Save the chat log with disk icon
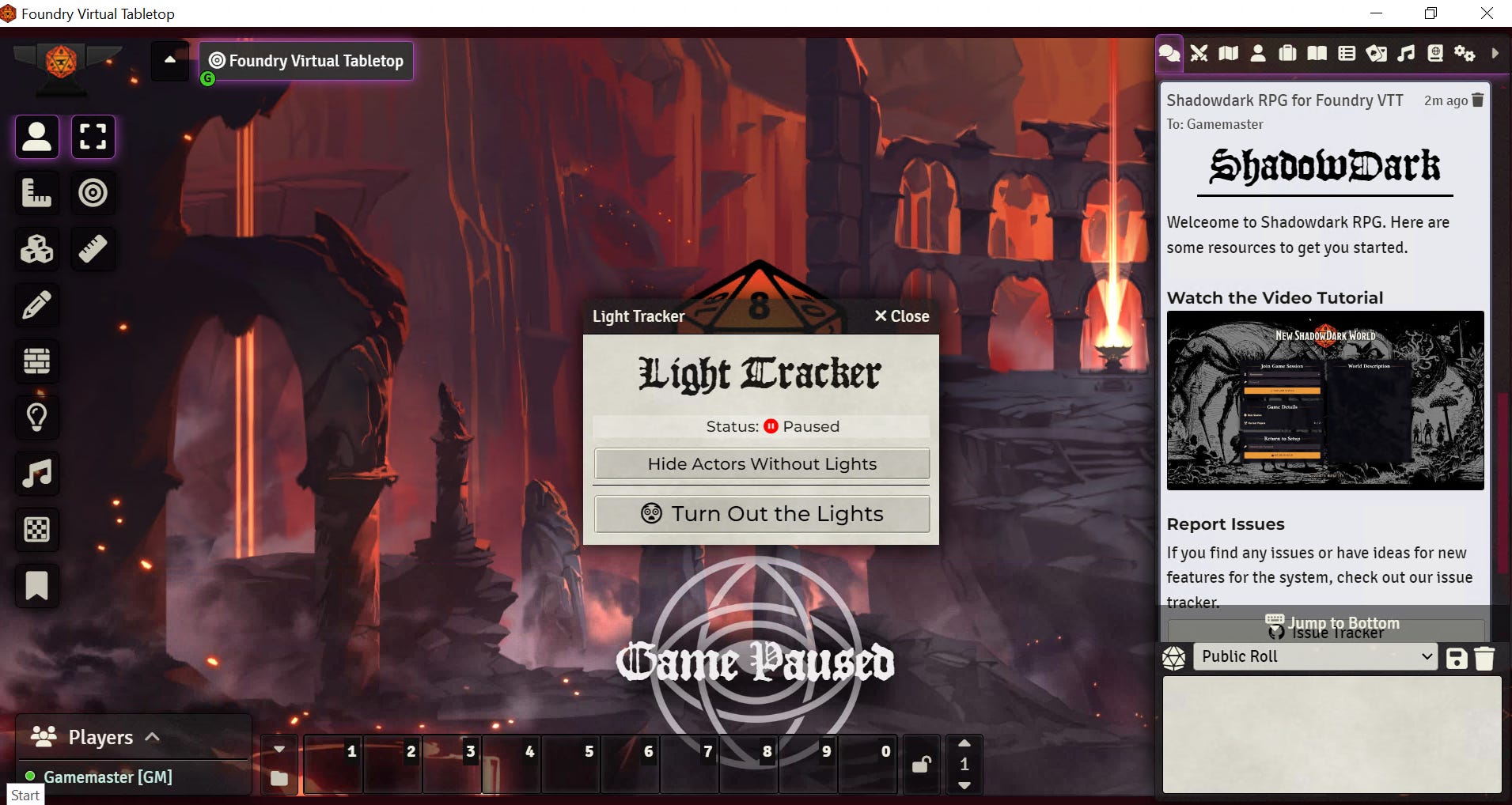The height and width of the screenshot is (805, 1512). click(1457, 657)
